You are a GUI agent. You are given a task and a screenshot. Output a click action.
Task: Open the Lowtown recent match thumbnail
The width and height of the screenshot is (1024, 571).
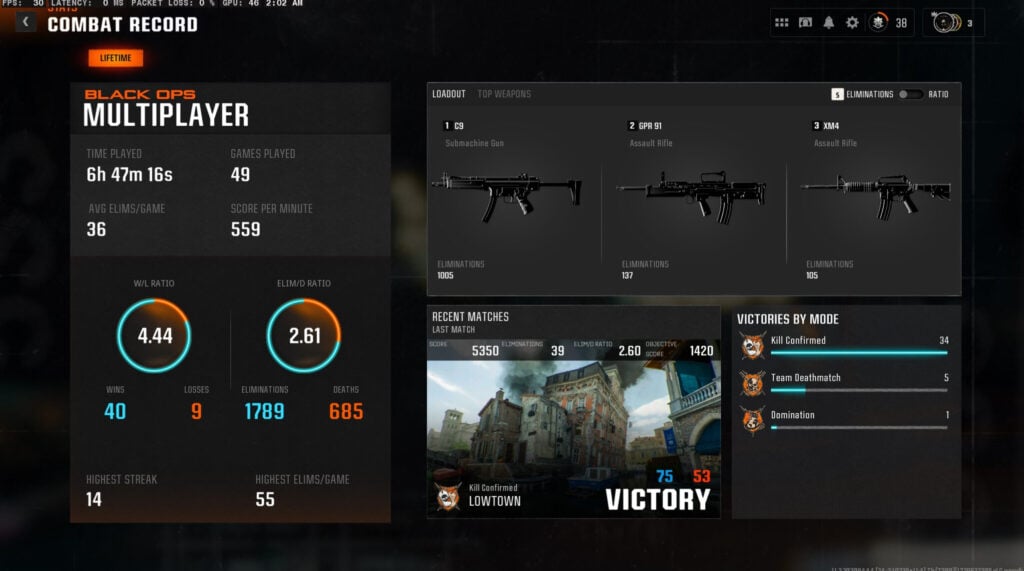573,430
